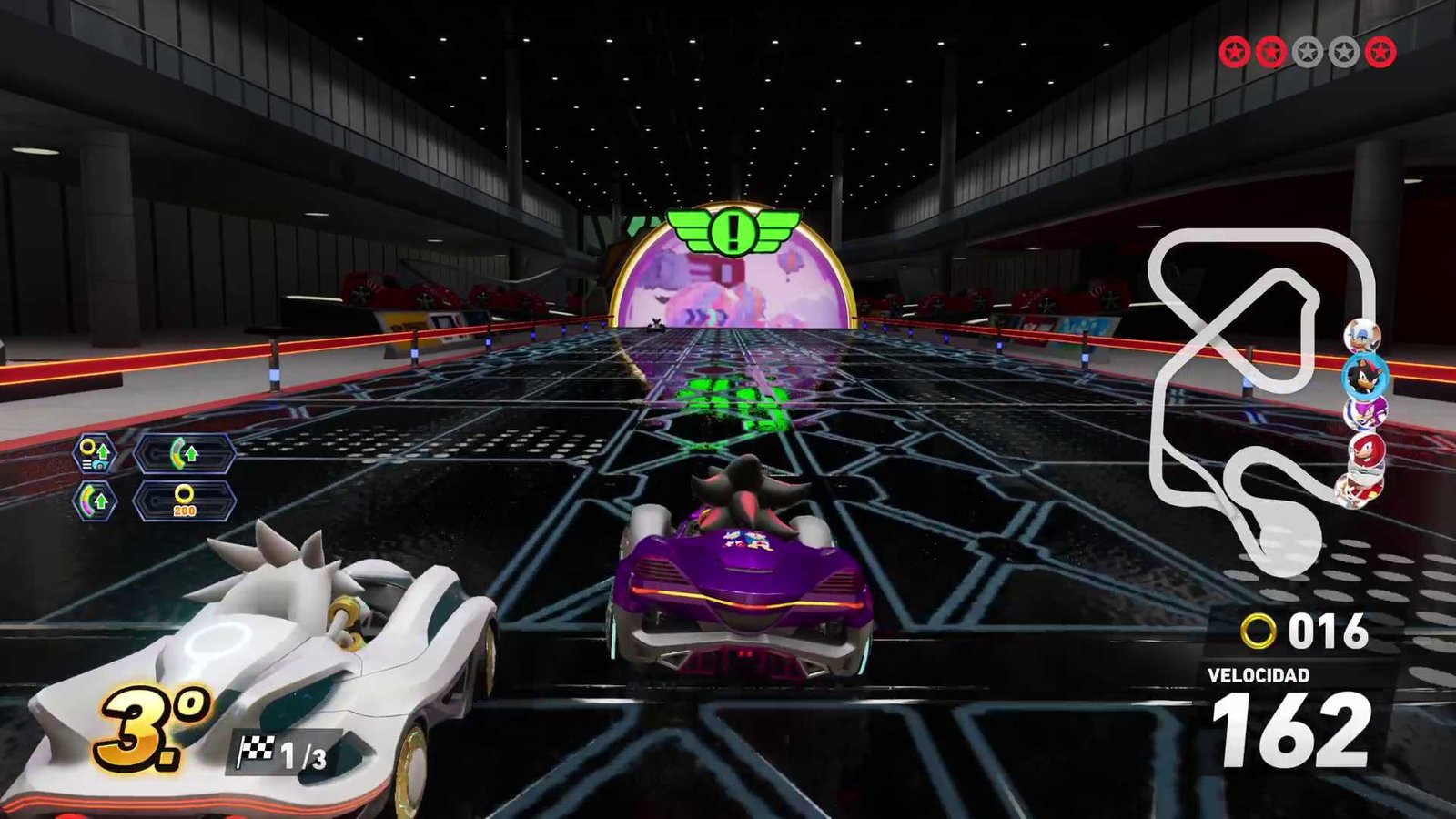Select Knuckles' racer marker on the minimap
This screenshot has height=819, width=1456.
pos(1366,450)
